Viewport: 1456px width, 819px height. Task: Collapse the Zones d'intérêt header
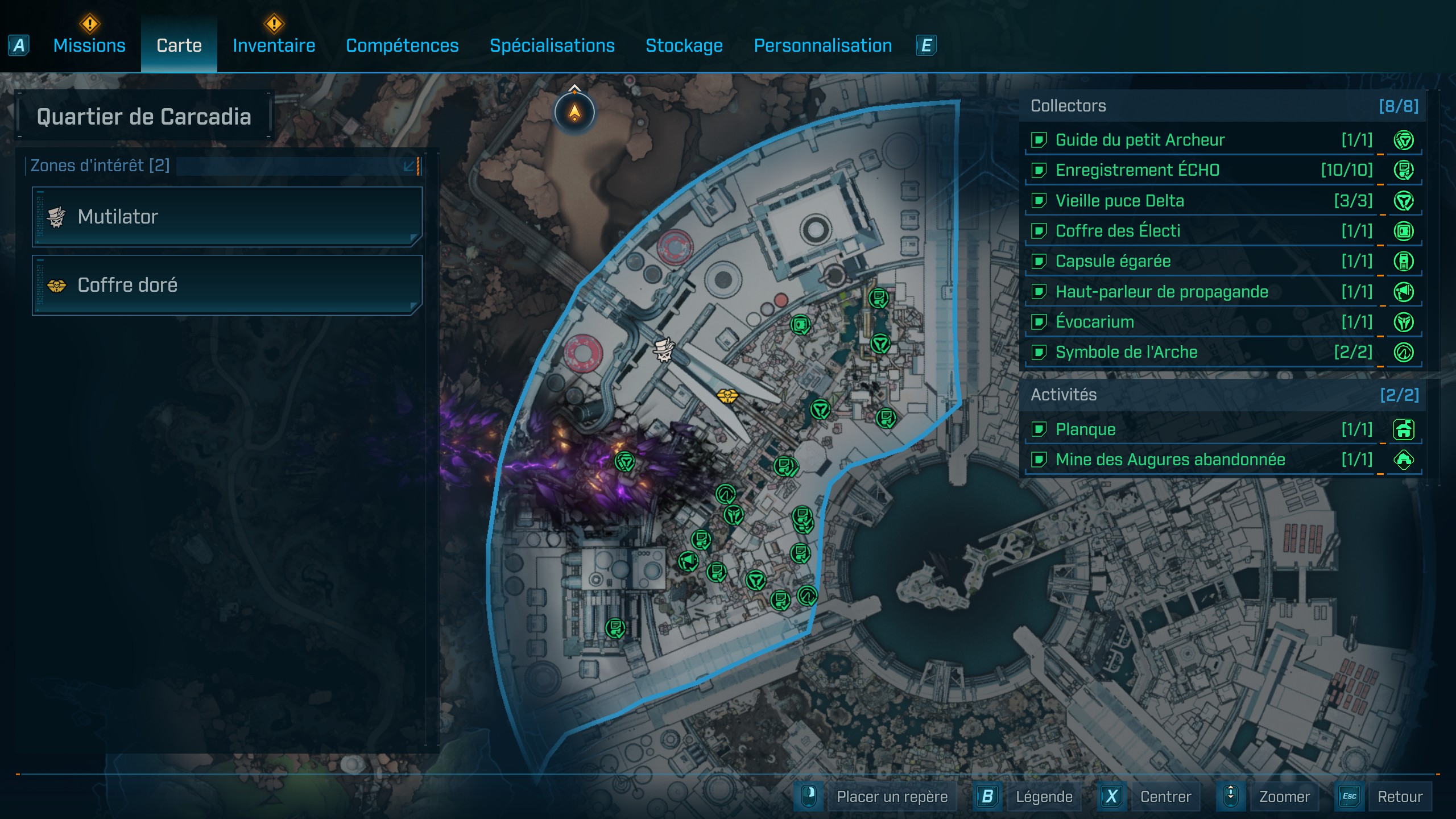(x=409, y=166)
